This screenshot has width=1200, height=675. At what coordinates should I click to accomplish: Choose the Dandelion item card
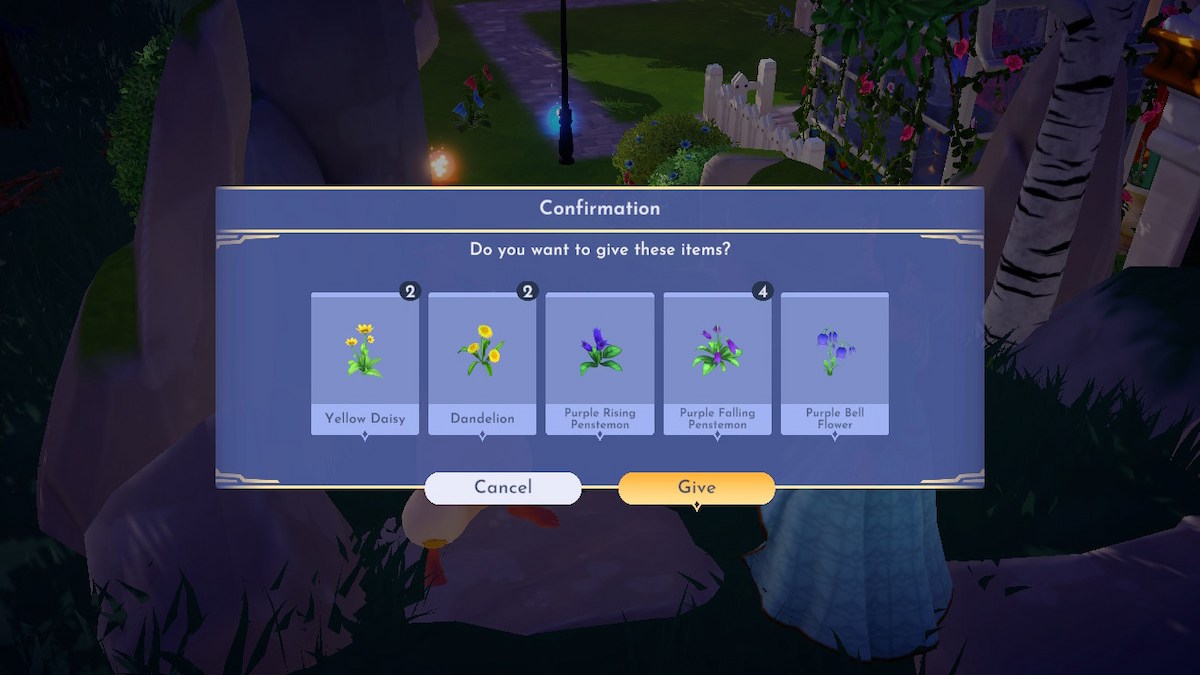click(x=482, y=364)
